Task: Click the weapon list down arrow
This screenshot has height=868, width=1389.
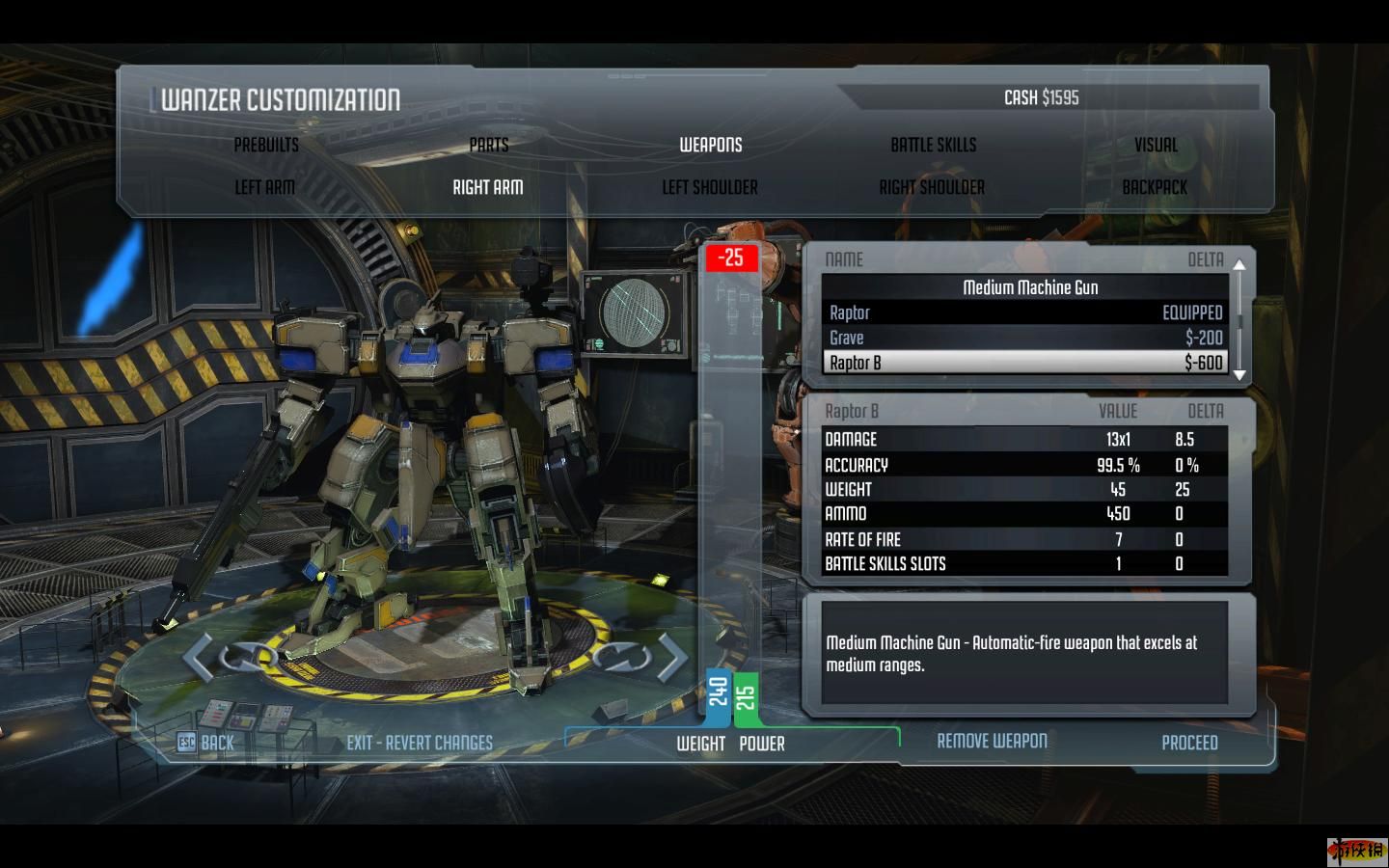Action: [1240, 375]
